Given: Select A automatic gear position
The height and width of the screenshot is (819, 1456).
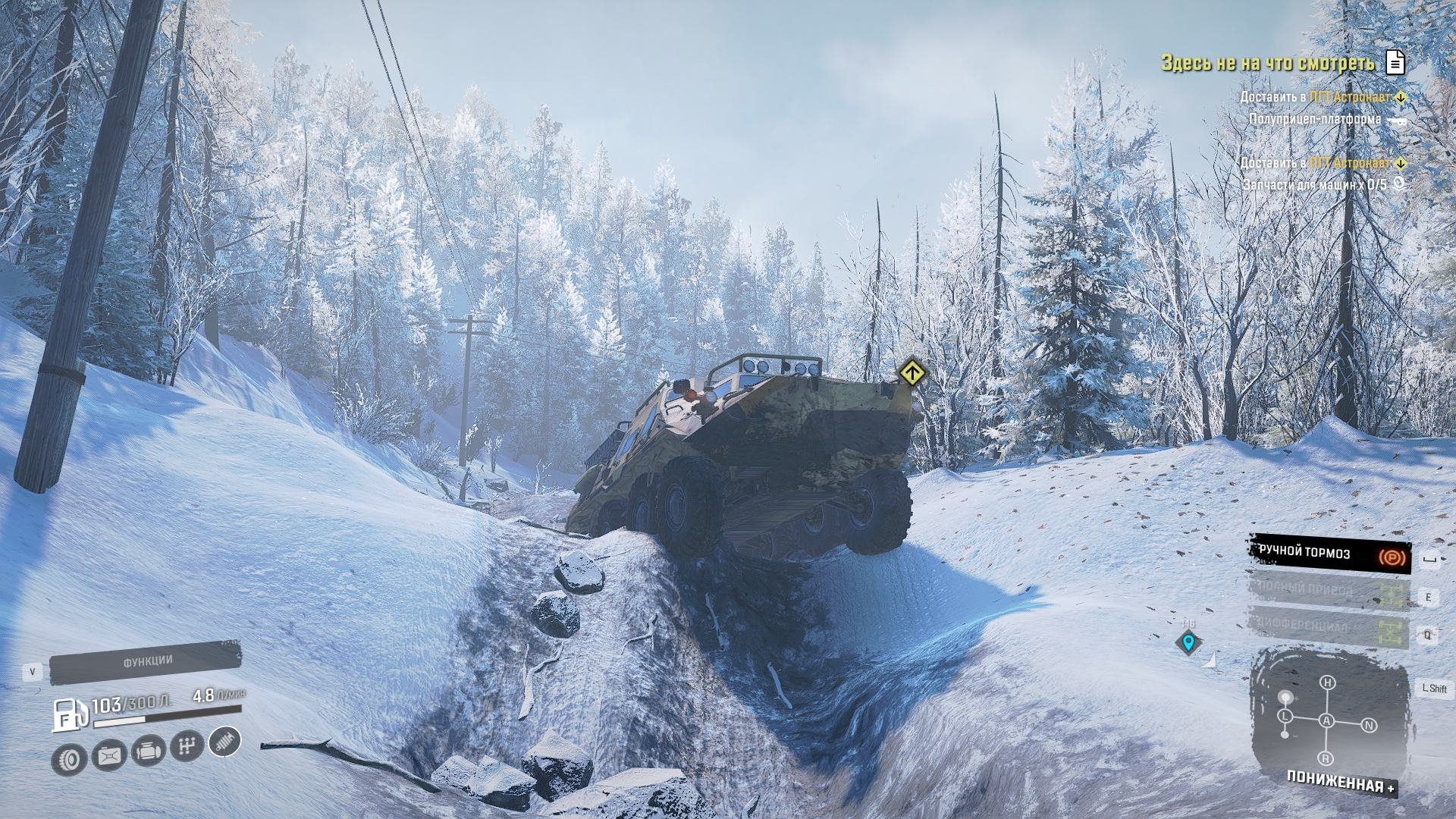Looking at the screenshot, I should [1326, 720].
